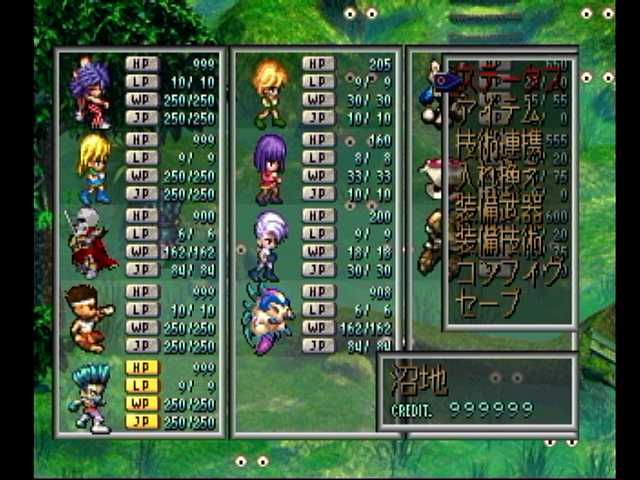Pick the skeleton knight with red cape
Image resolution: width=640 pixels, height=480 pixels.
click(90, 243)
